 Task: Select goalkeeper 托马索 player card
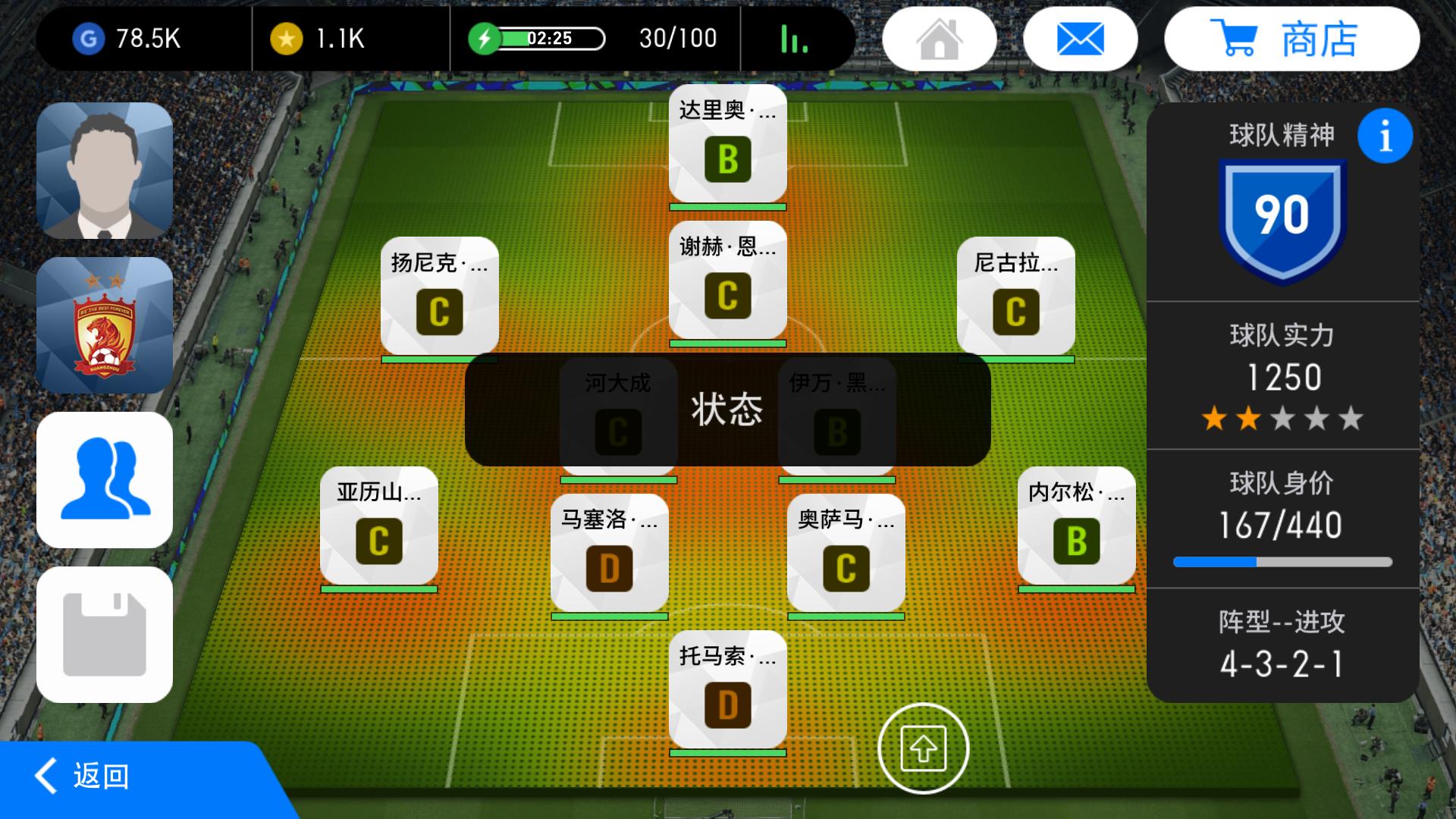pos(726,686)
